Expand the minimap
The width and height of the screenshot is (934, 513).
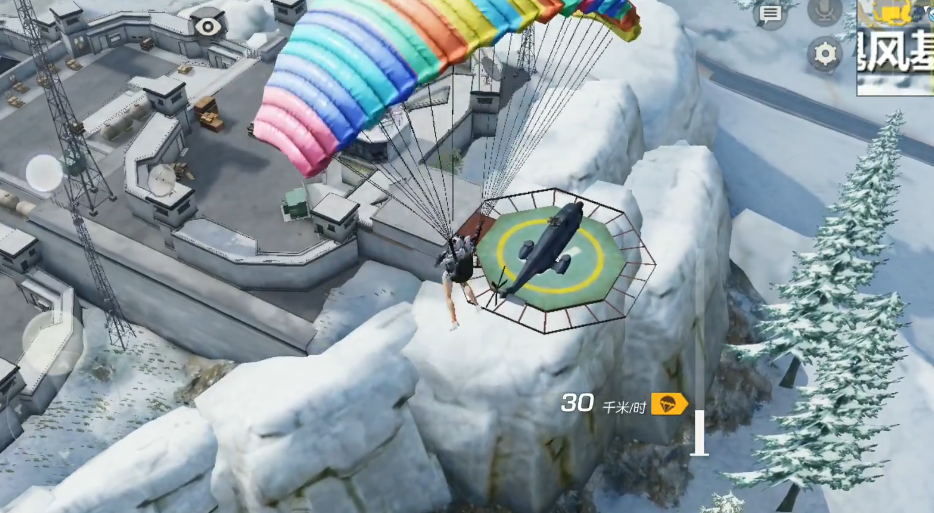point(895,47)
